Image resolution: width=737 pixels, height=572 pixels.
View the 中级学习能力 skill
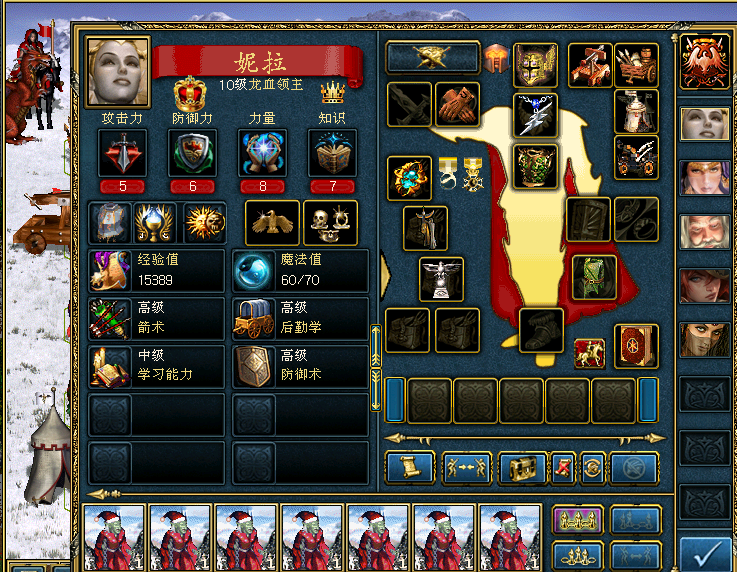[157, 366]
